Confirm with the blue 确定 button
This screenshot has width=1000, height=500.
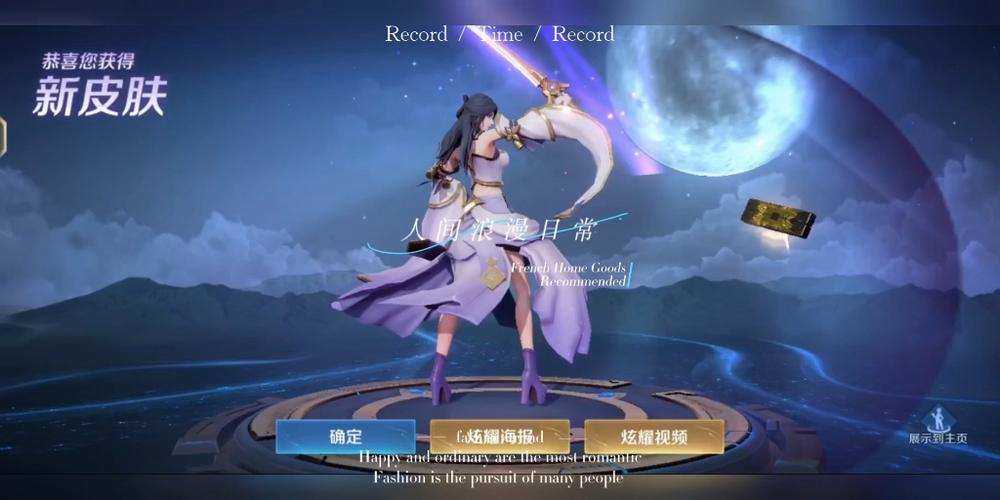tap(345, 437)
